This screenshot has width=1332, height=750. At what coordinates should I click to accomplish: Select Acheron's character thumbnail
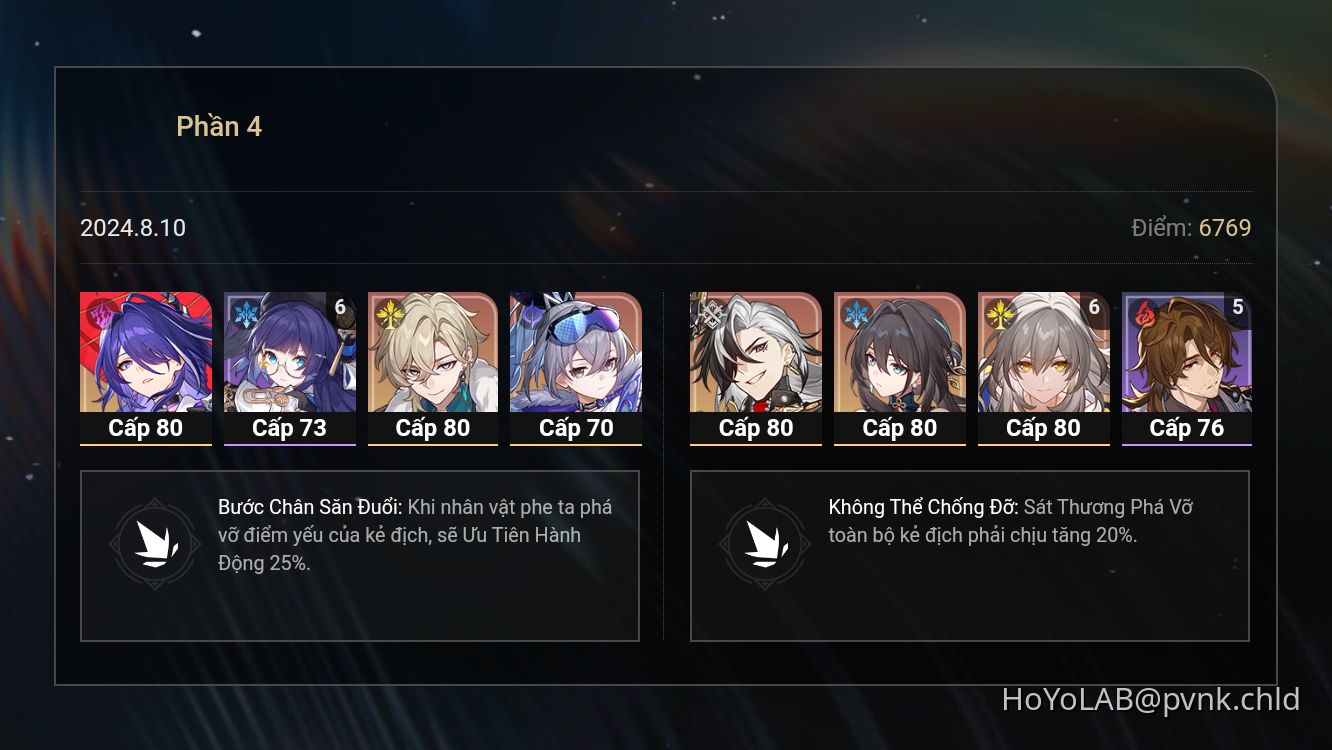[x=145, y=355]
